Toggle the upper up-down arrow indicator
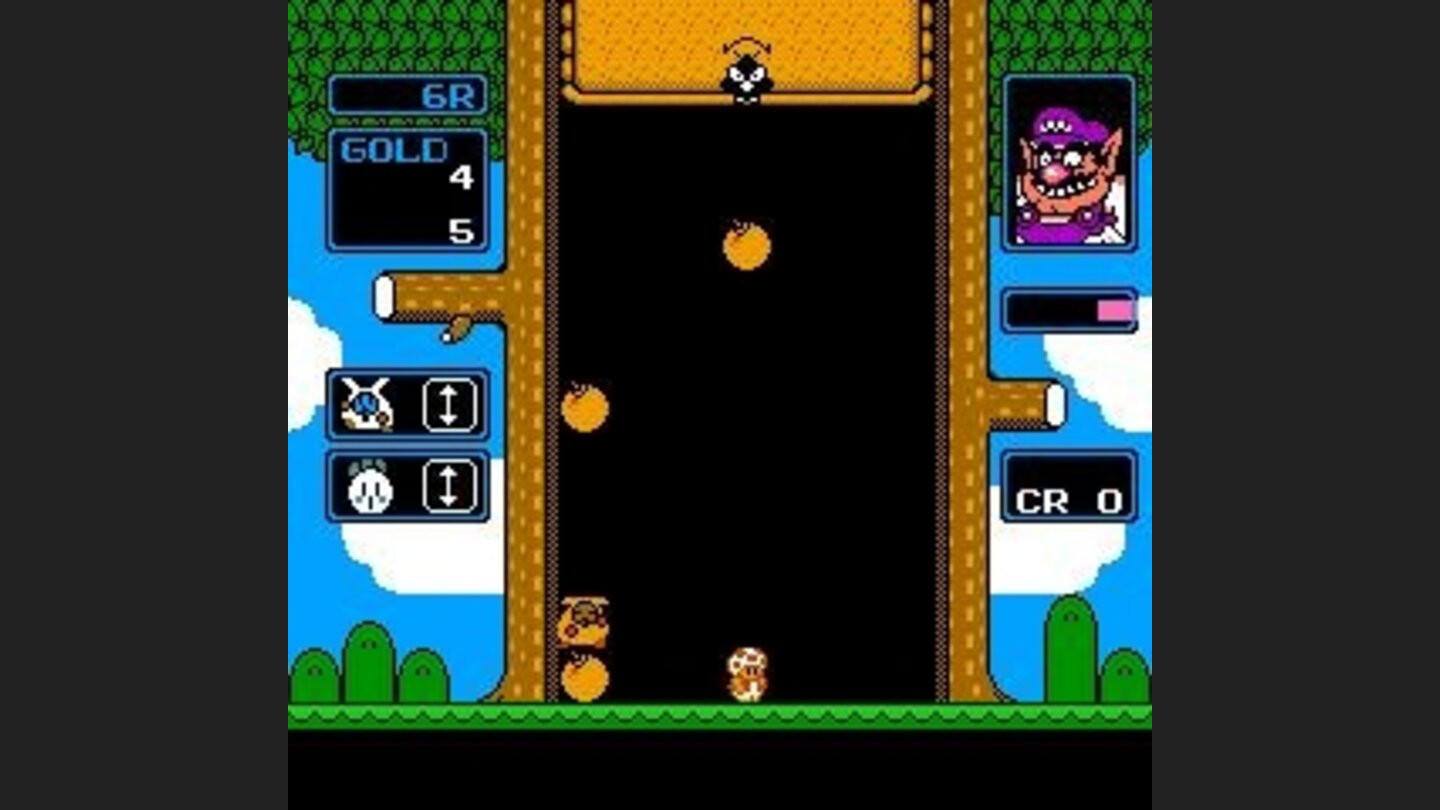This screenshot has width=1440, height=810. 451,404
